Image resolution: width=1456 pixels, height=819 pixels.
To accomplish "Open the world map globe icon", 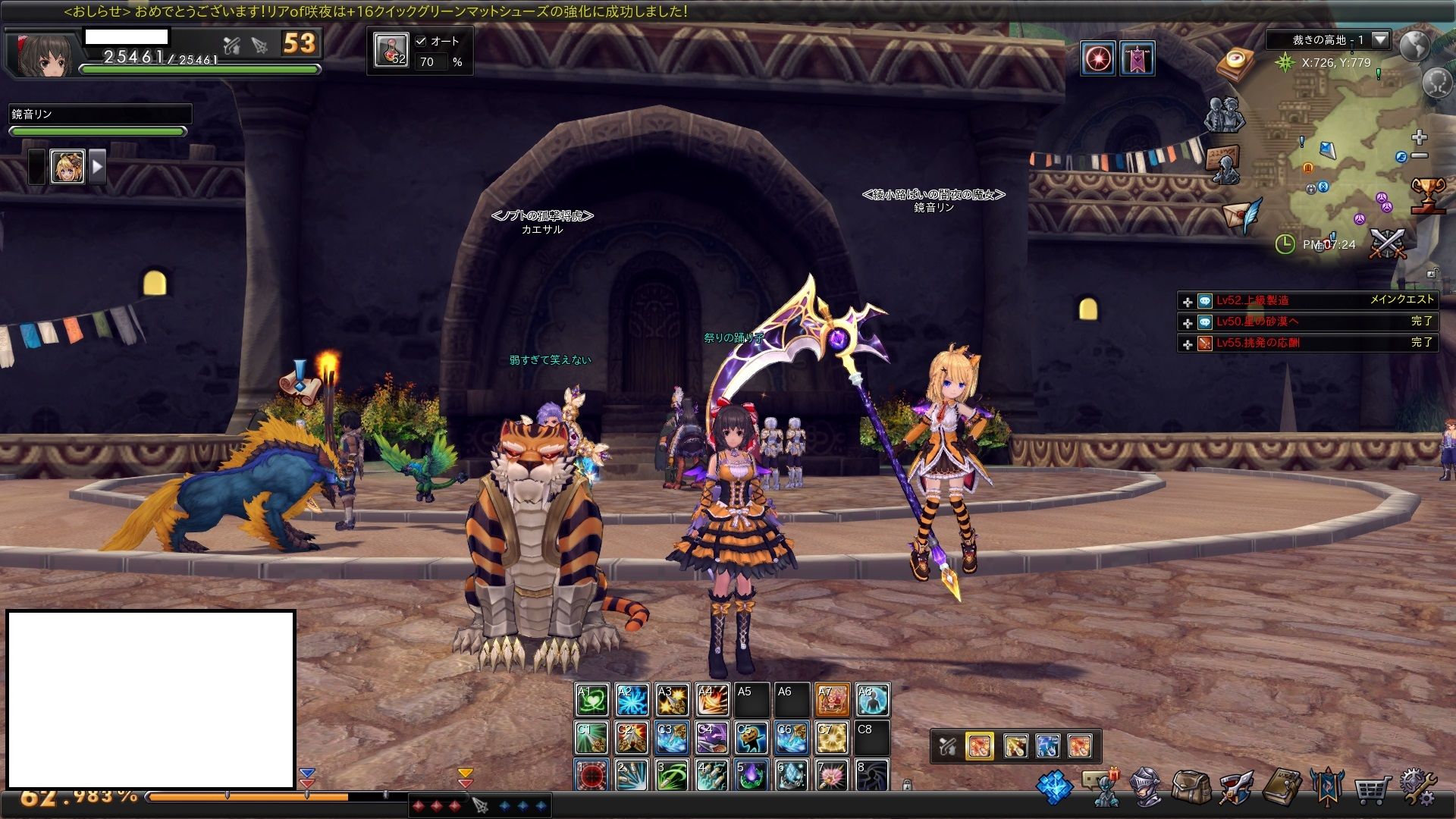I will 1414,45.
